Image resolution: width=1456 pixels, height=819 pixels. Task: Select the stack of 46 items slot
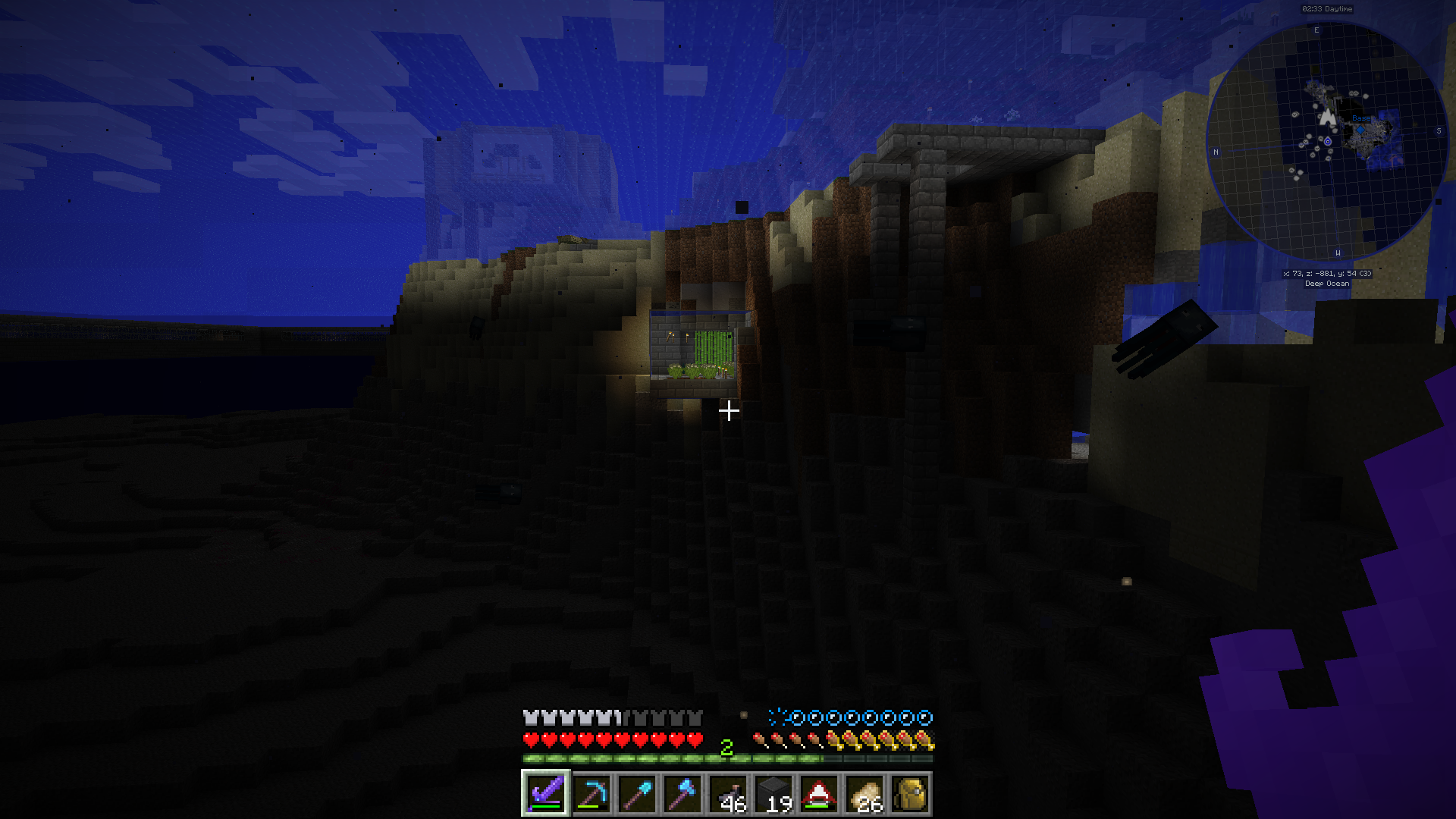point(728,794)
